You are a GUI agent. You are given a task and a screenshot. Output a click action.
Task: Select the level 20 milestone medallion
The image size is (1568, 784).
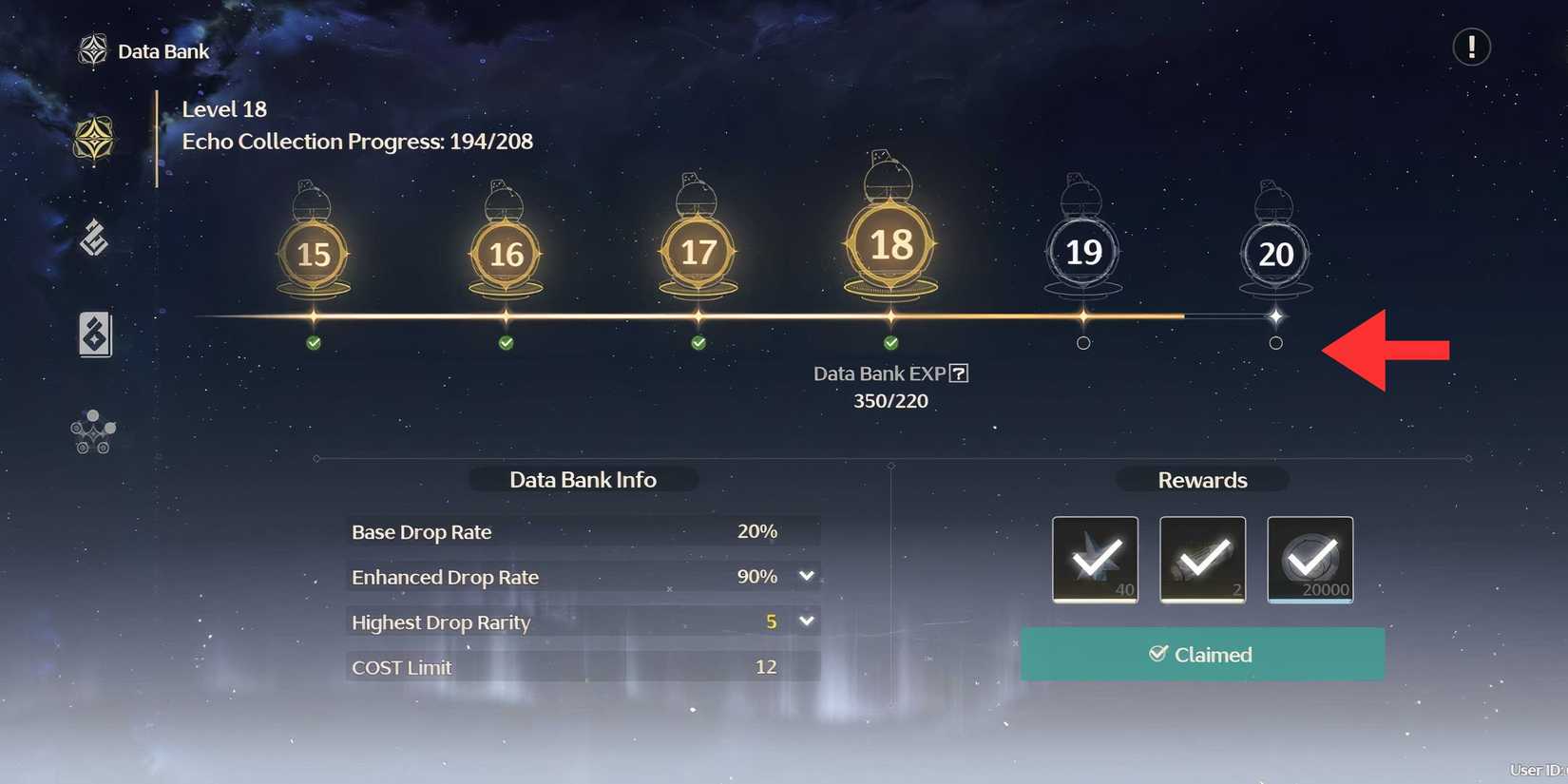point(1275,252)
